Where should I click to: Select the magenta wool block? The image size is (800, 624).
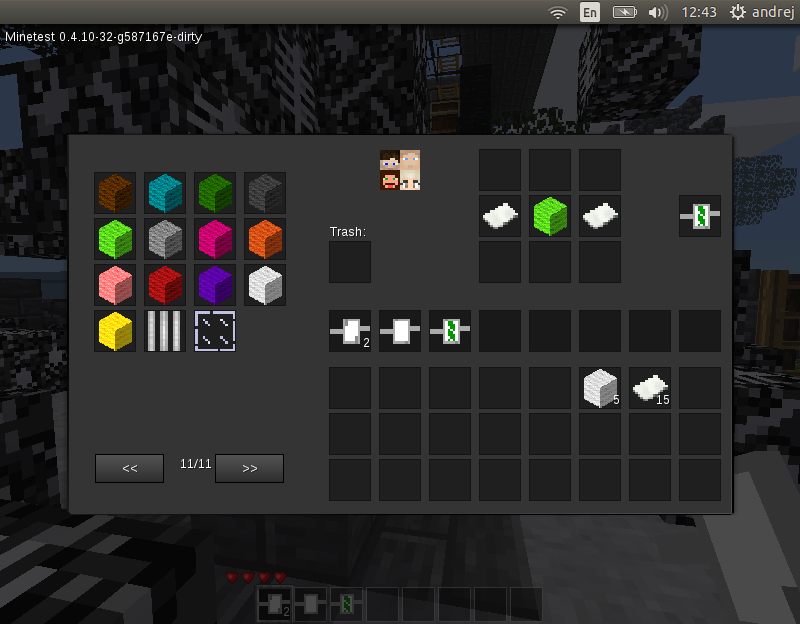pos(215,238)
